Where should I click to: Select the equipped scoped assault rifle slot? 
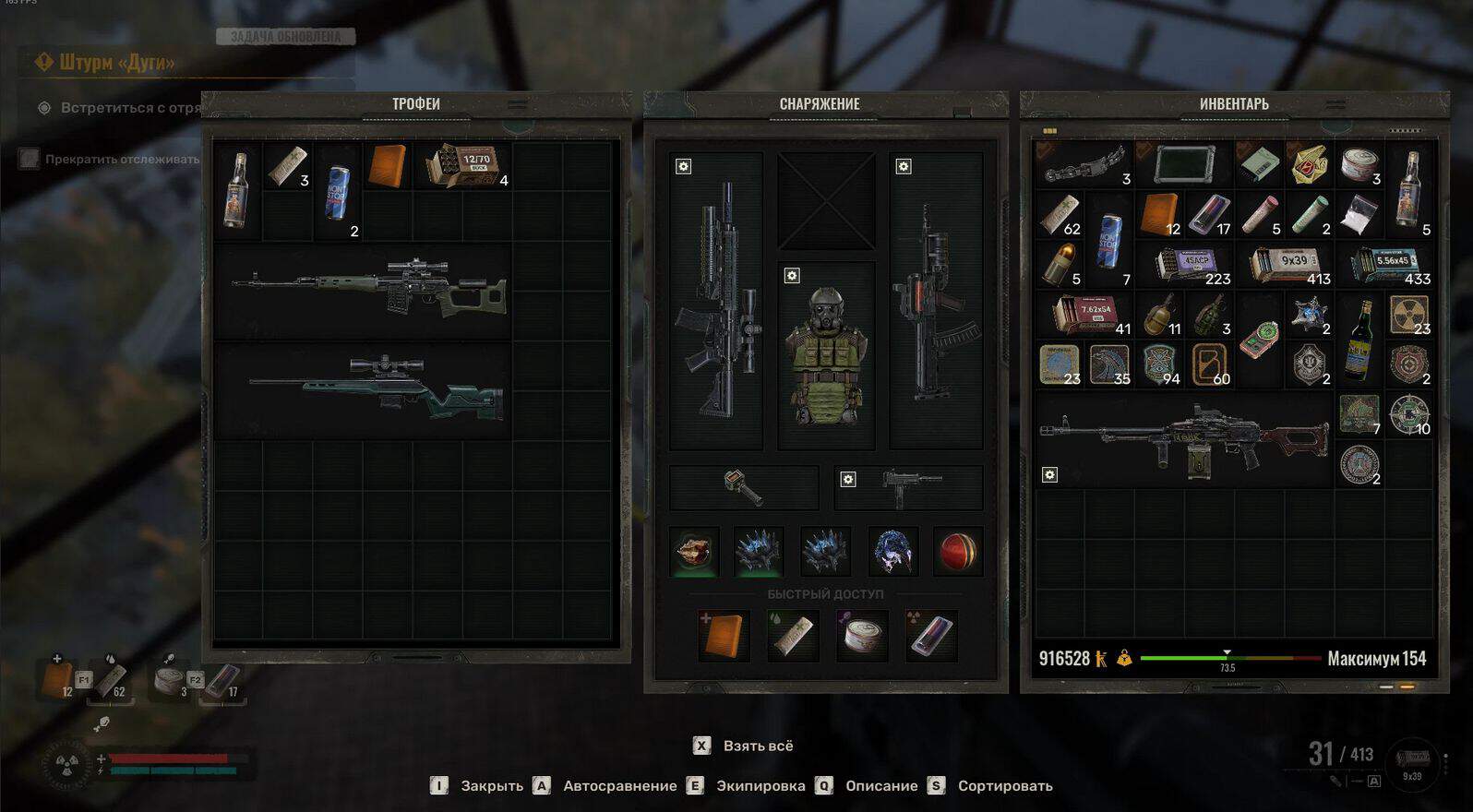click(x=716, y=300)
